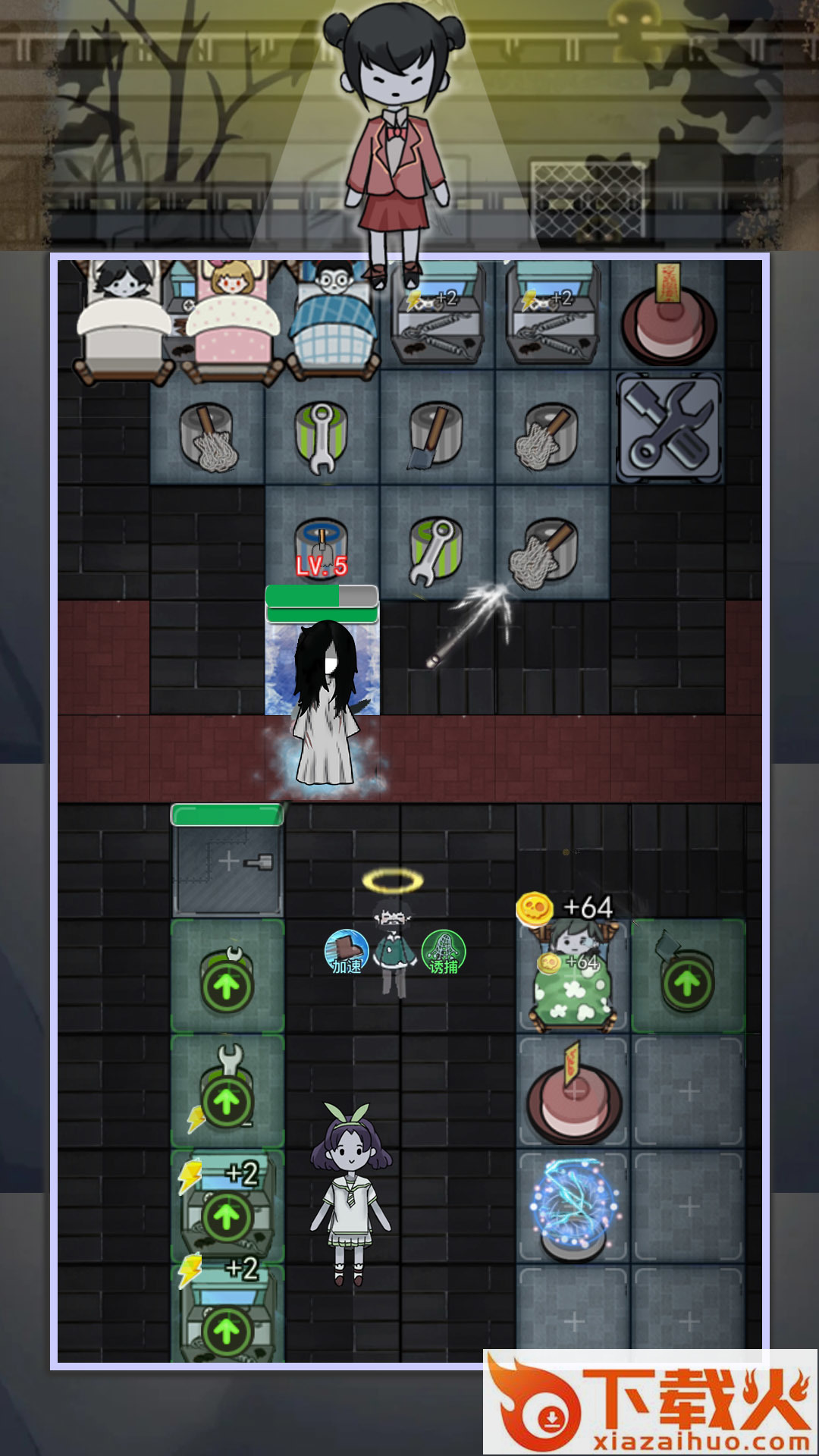Upgrade the tile directly below the door
Image resolution: width=819 pixels, height=1456 pixels.
click(x=227, y=986)
